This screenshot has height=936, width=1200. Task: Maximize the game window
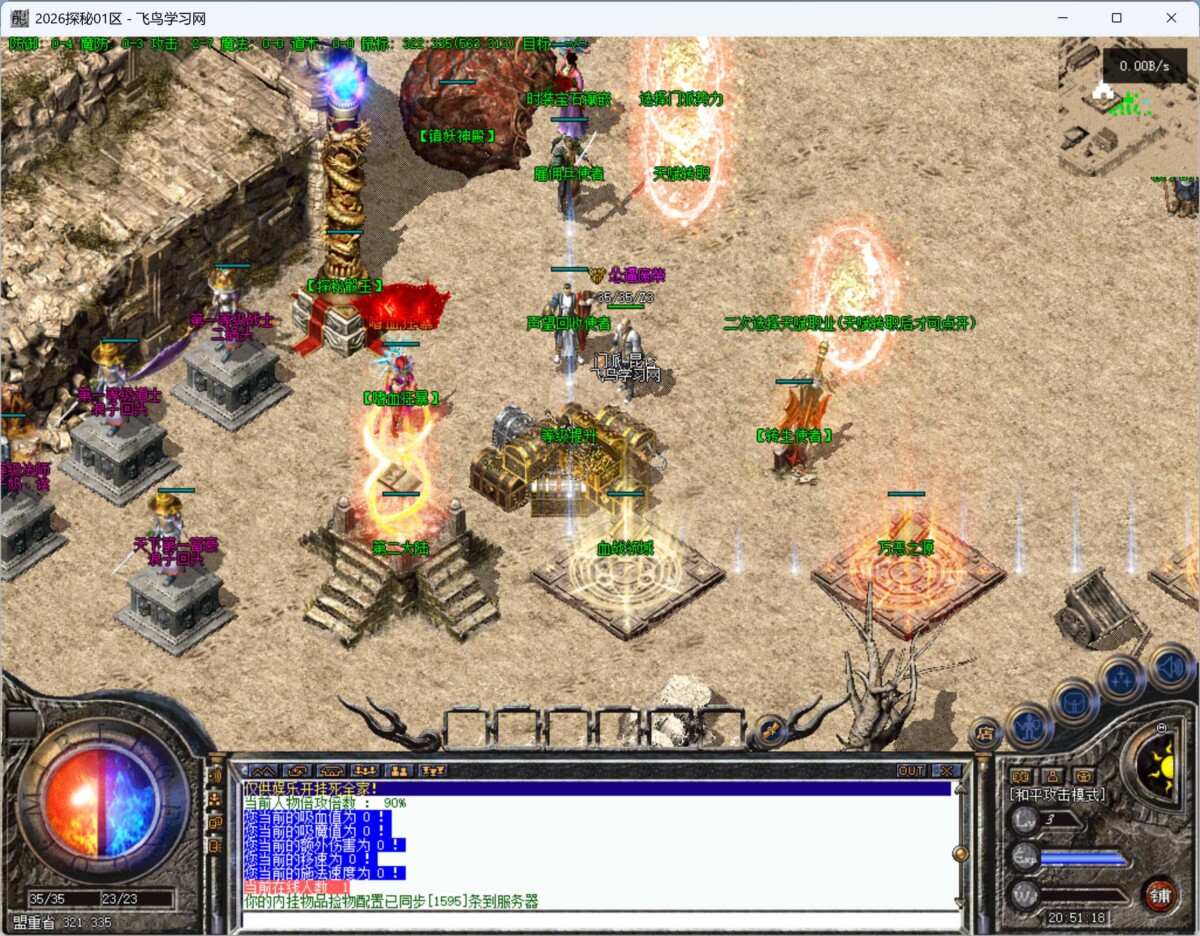pyautogui.click(x=1117, y=18)
